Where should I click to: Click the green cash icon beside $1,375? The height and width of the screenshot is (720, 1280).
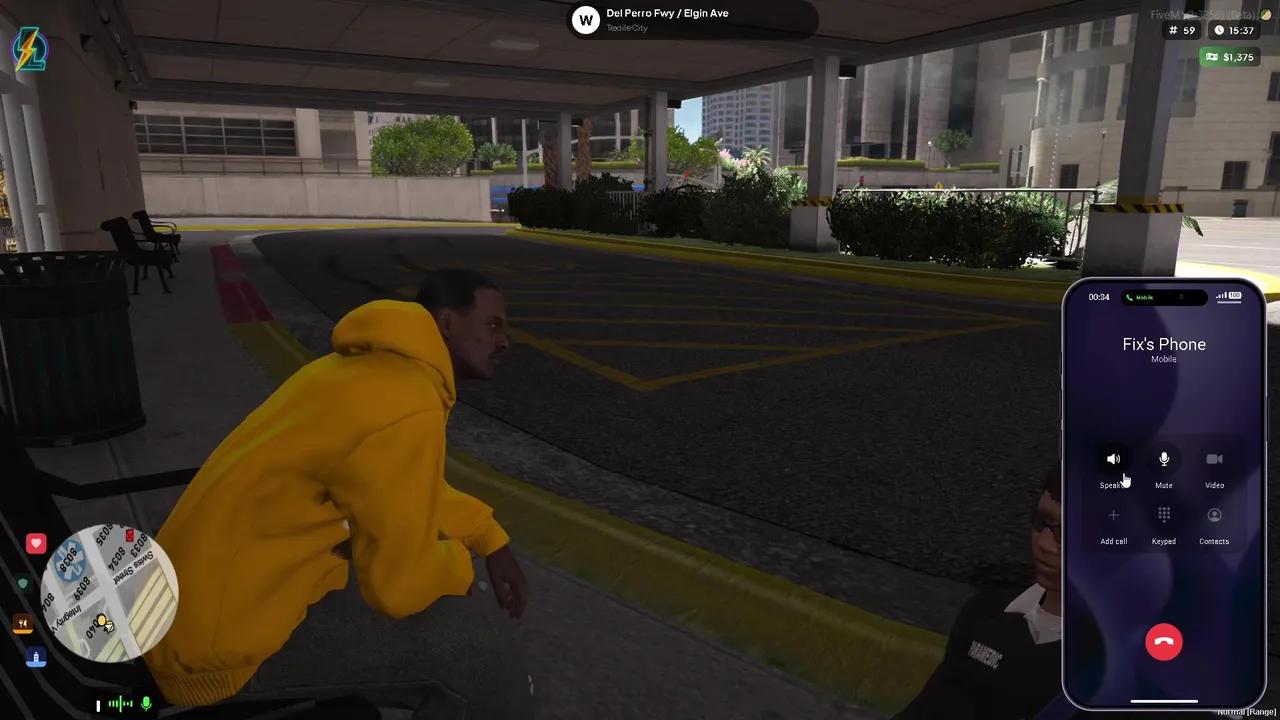coord(1210,57)
